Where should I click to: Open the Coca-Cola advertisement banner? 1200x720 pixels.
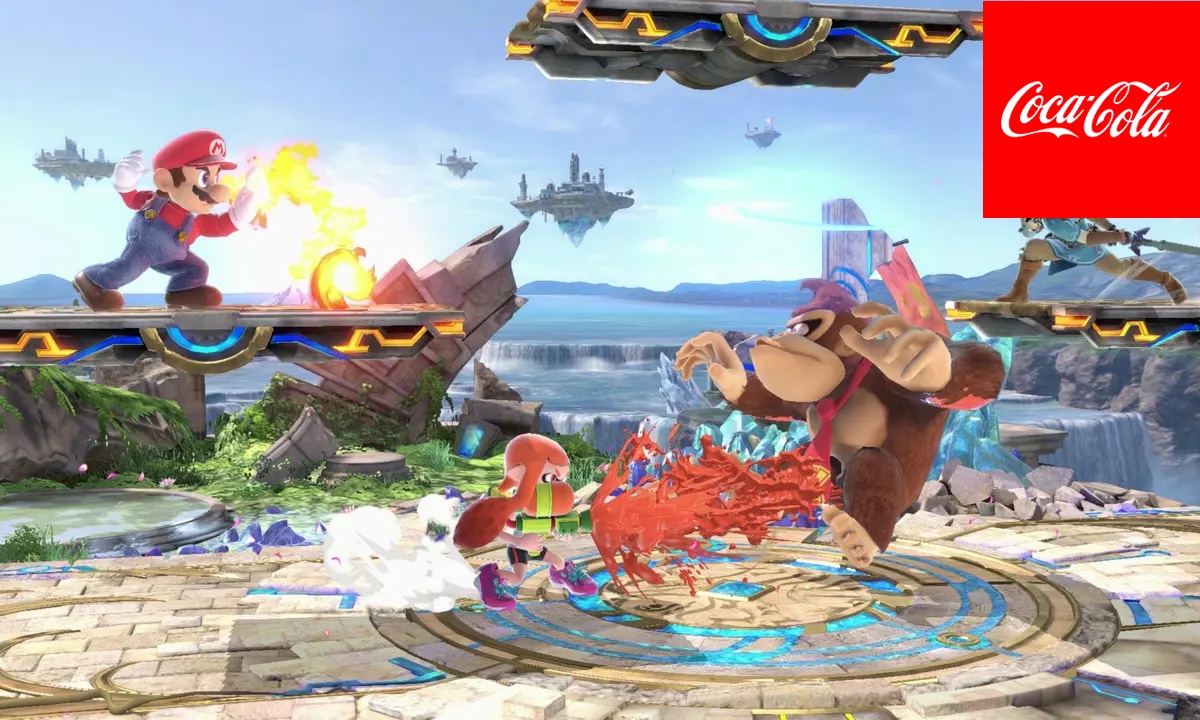point(1091,109)
